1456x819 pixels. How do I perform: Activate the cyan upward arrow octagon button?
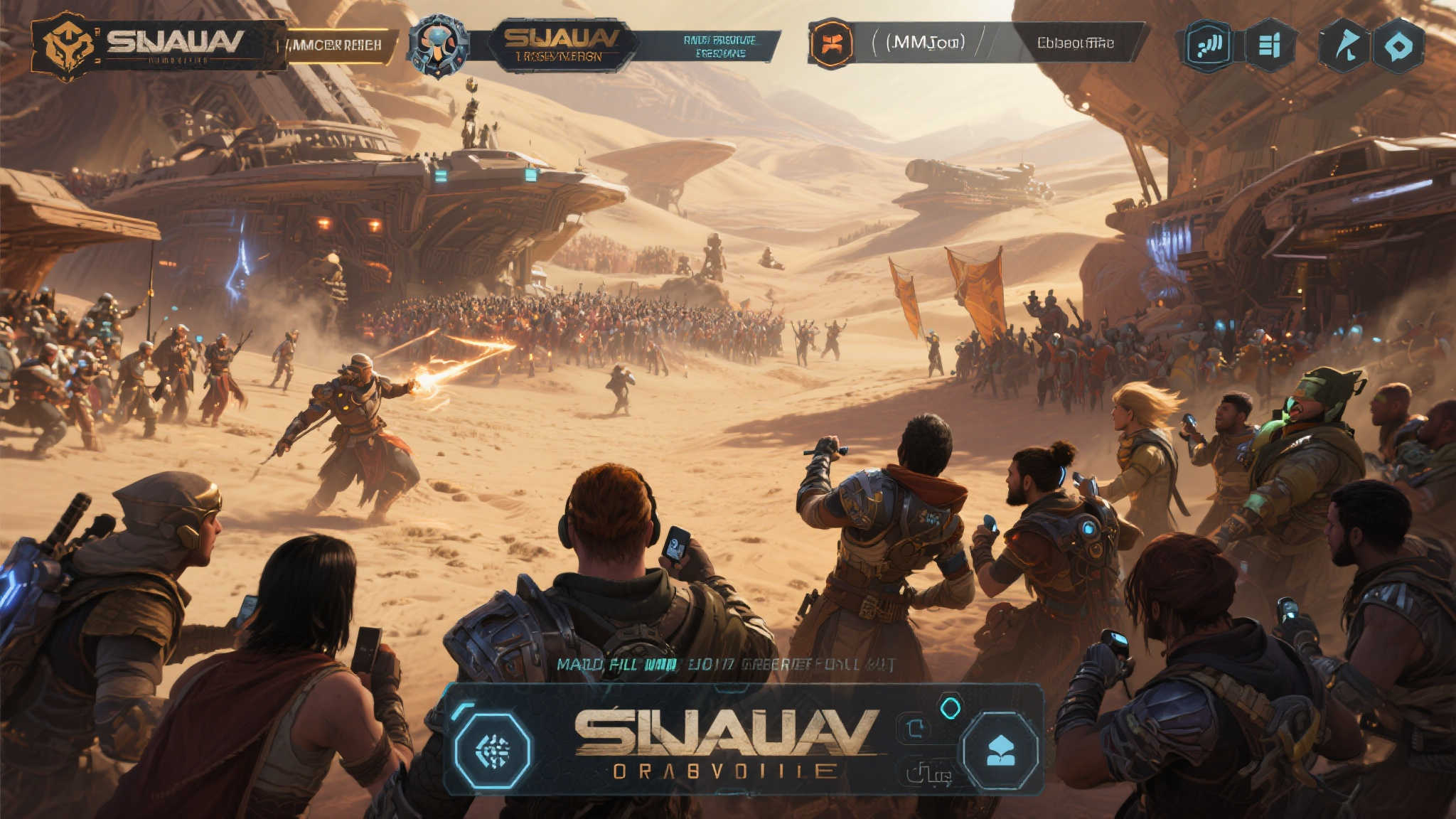pos(1000,751)
